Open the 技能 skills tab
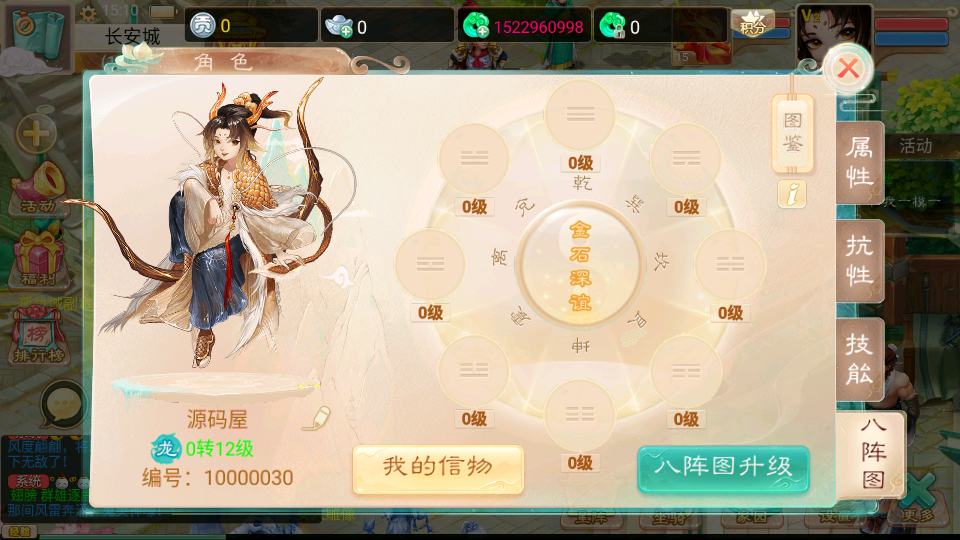The image size is (960, 540). pos(860,359)
